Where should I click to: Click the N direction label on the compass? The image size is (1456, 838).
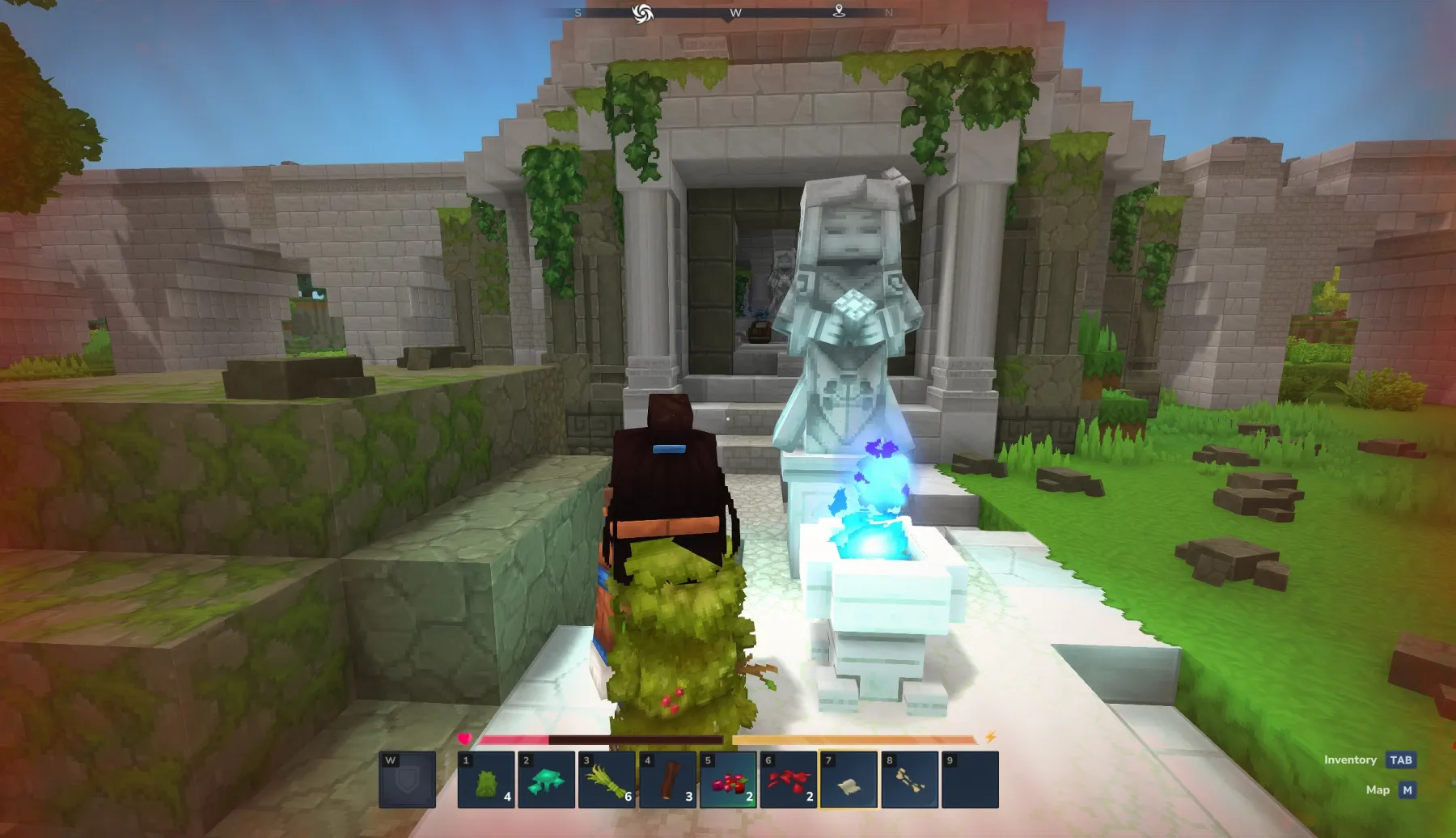[890, 13]
